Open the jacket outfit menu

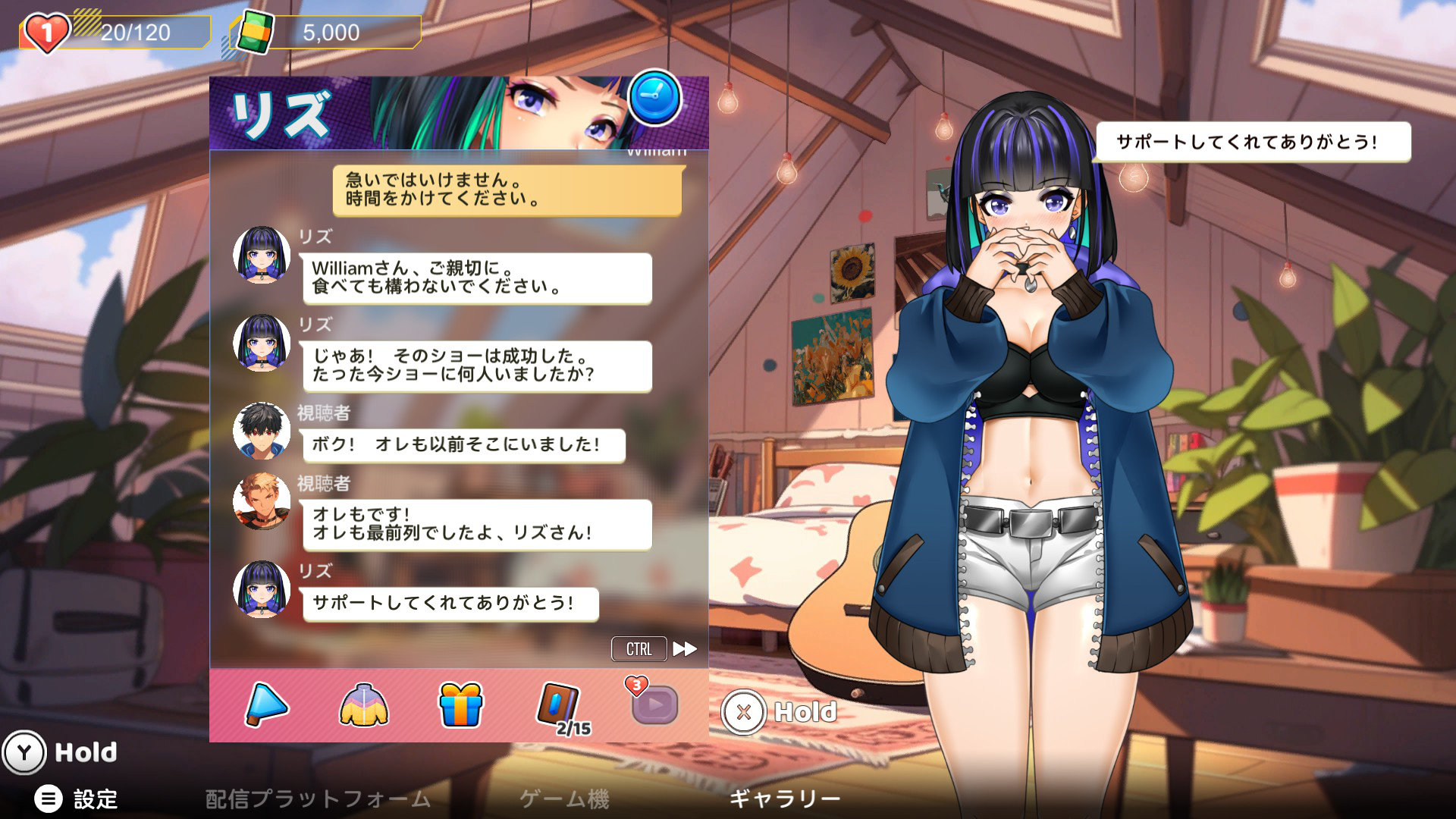(x=363, y=704)
